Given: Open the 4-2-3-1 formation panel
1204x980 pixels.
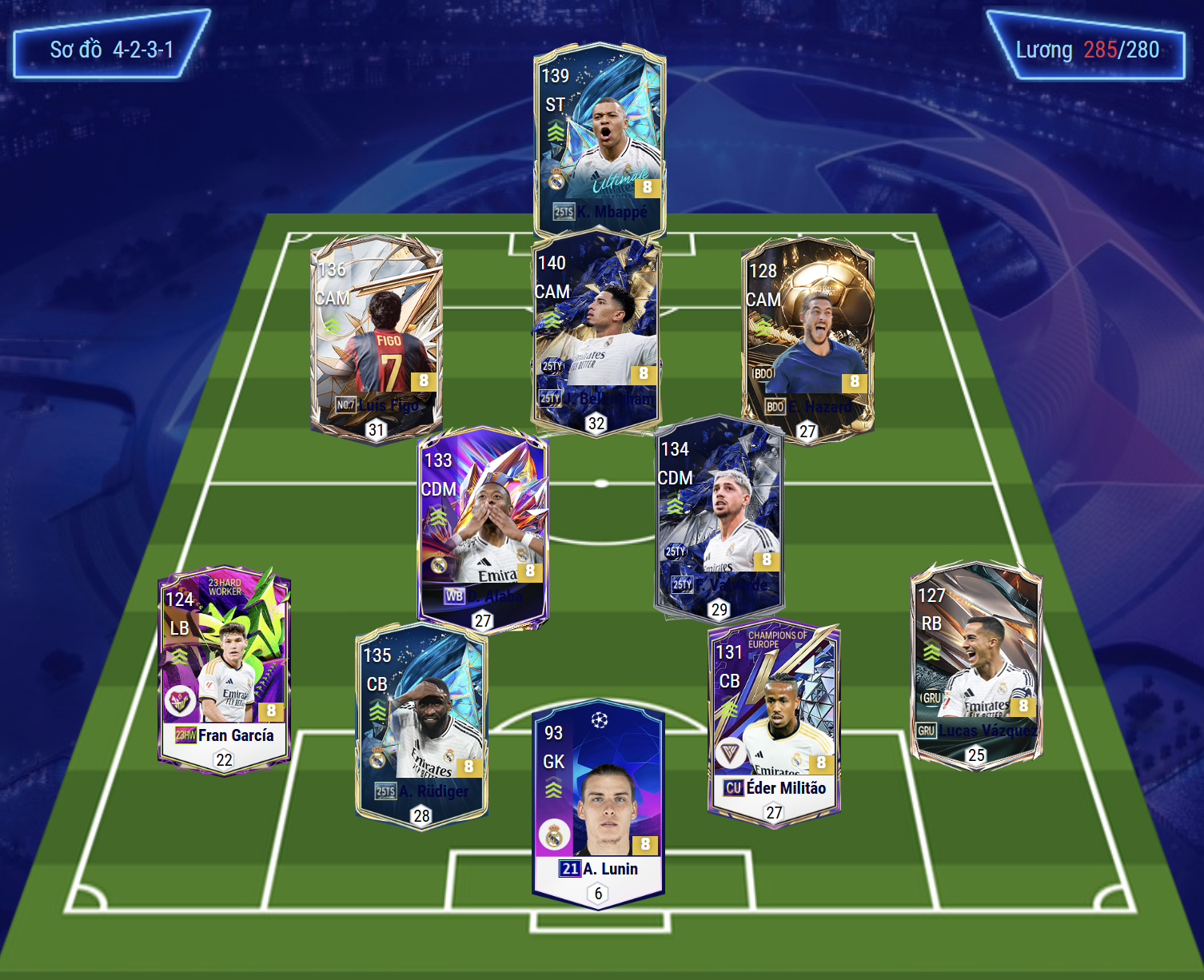Looking at the screenshot, I should (x=111, y=50).
